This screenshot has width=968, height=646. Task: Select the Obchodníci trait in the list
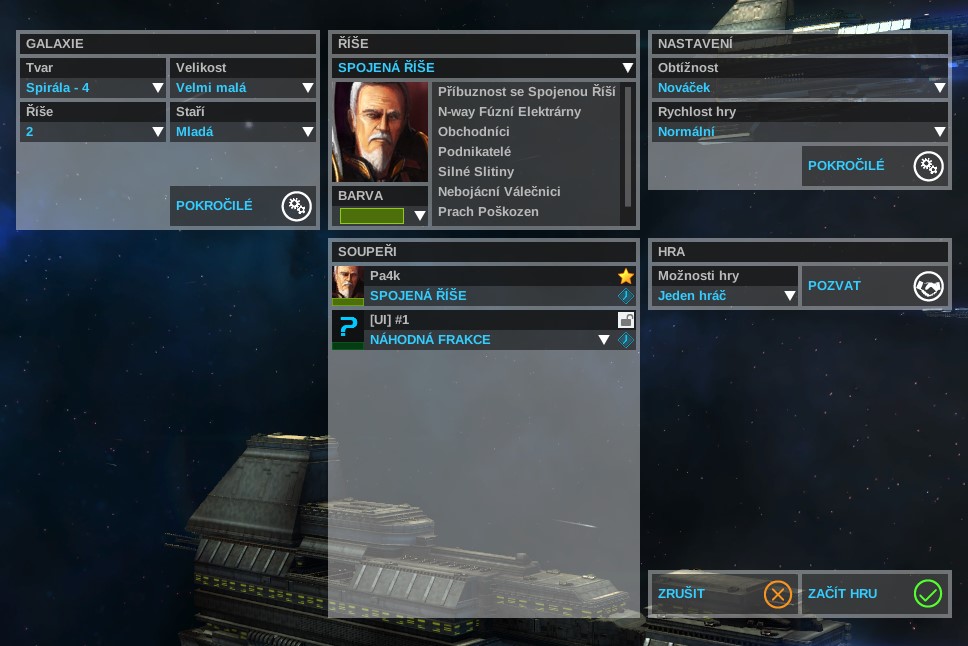(x=474, y=132)
